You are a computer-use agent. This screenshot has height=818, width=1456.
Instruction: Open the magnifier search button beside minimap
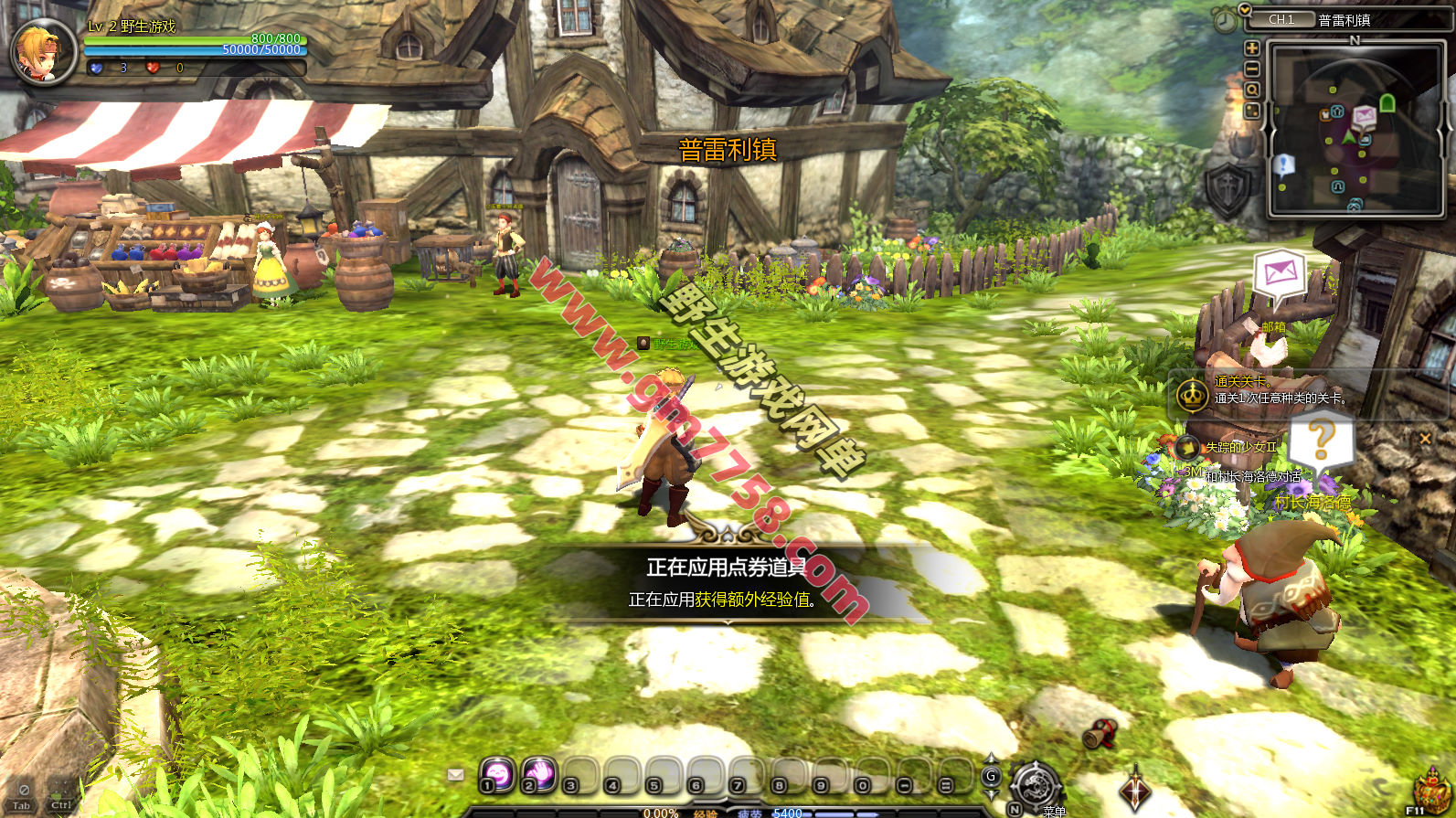[x=1252, y=90]
